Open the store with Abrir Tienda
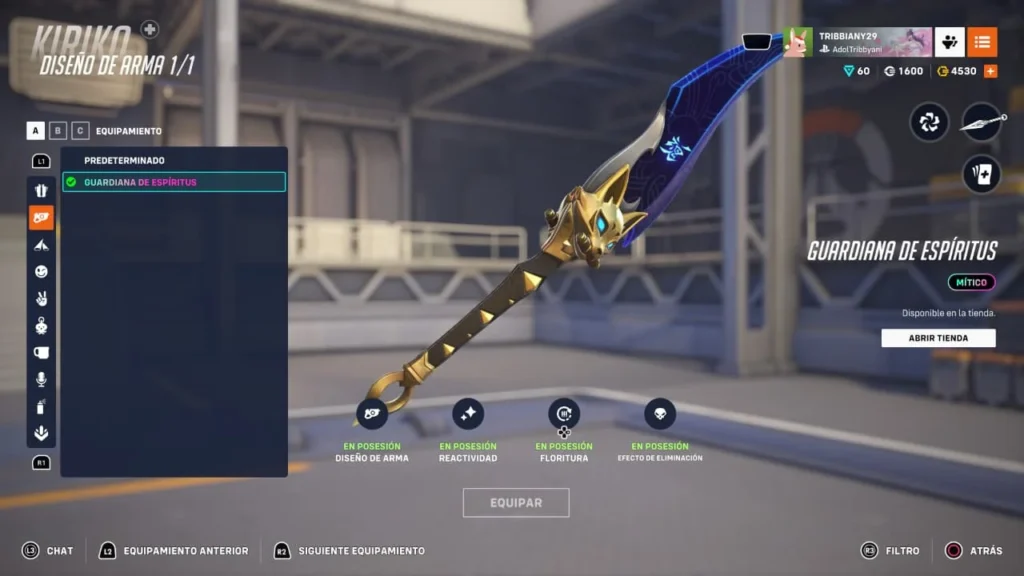Image resolution: width=1024 pixels, height=576 pixels. click(938, 338)
